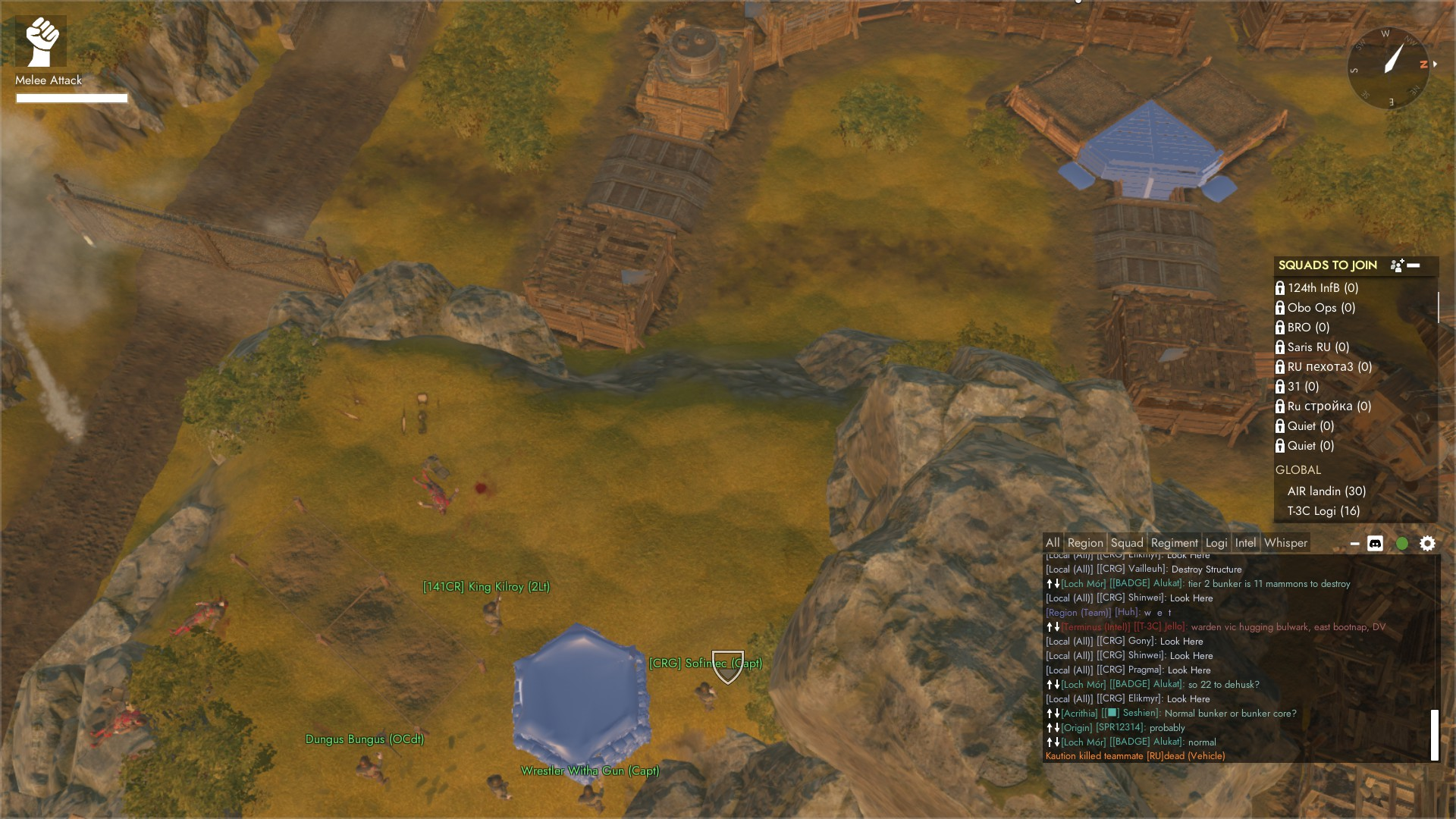Switch to the All chat tab

coord(1053,543)
